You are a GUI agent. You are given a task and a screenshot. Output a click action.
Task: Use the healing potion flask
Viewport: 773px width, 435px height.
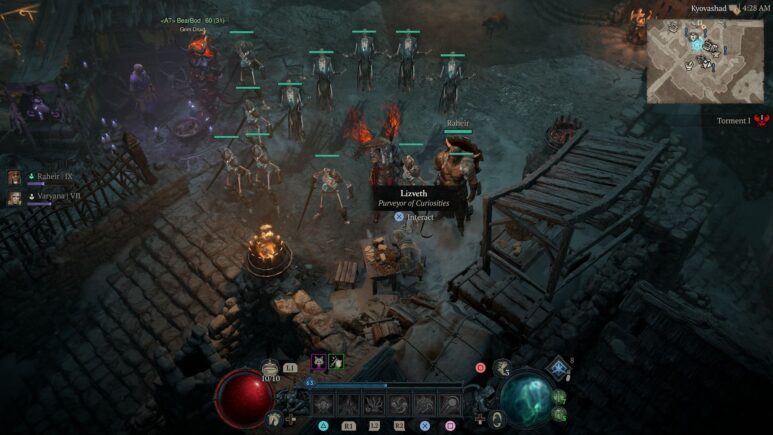[270, 368]
